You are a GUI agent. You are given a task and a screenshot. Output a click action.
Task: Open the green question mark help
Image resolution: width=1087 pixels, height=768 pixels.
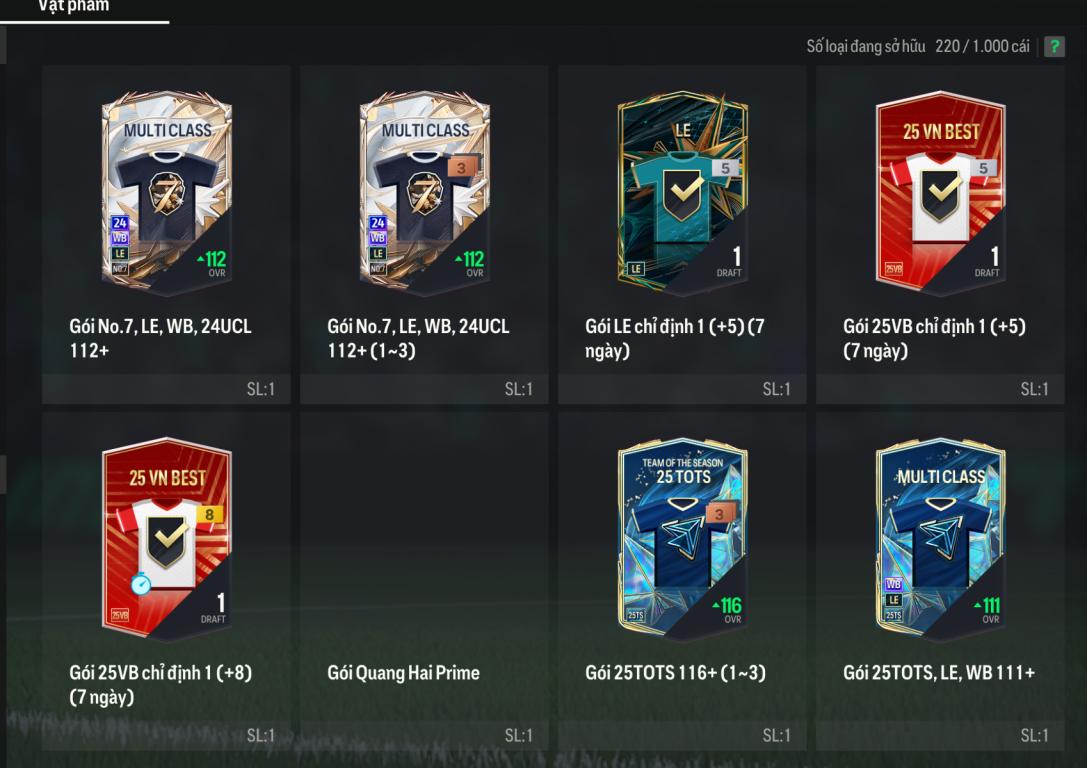1054,47
